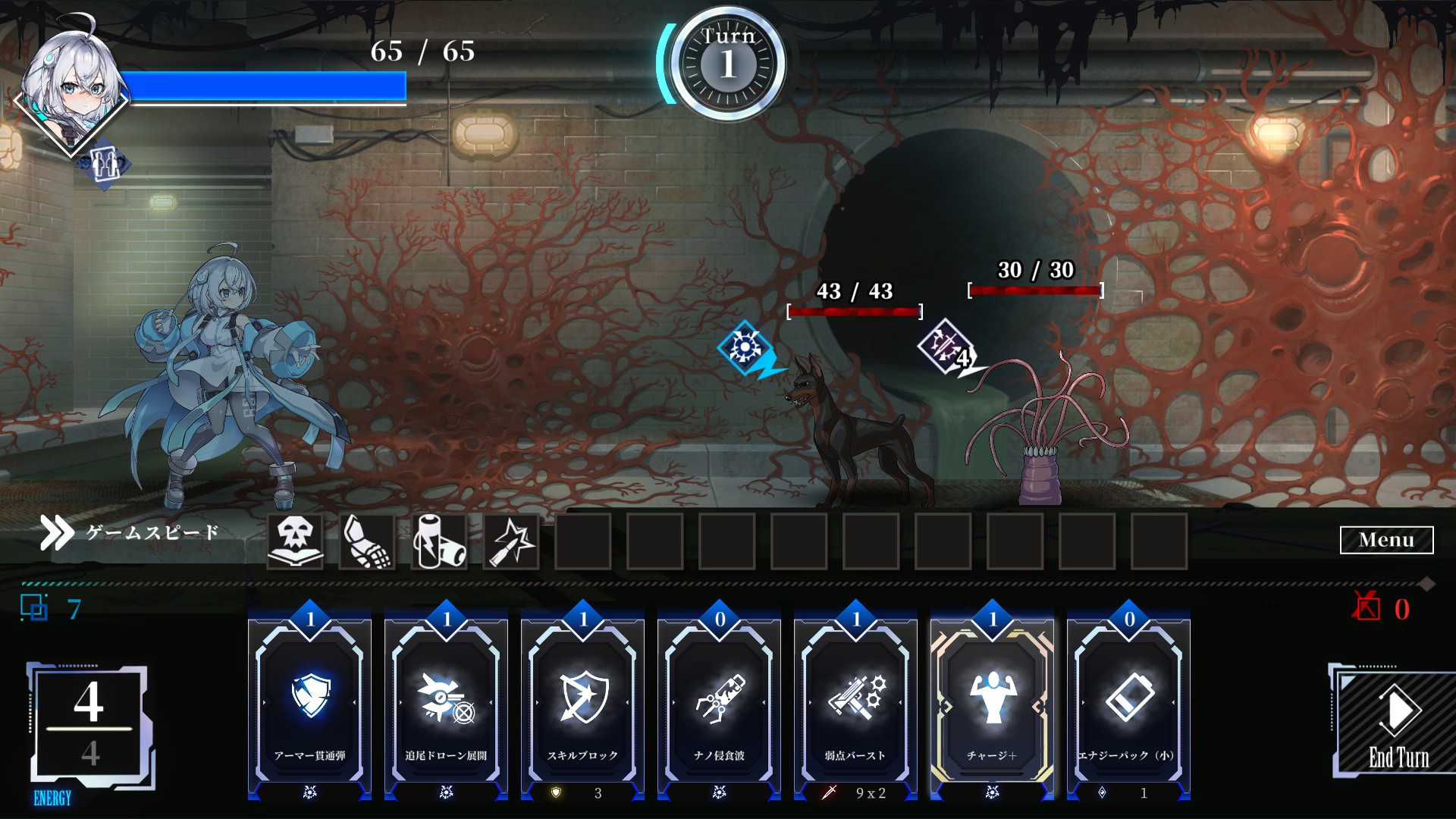Select the skull and book relic icon
This screenshot has width=1456, height=819.
(295, 541)
